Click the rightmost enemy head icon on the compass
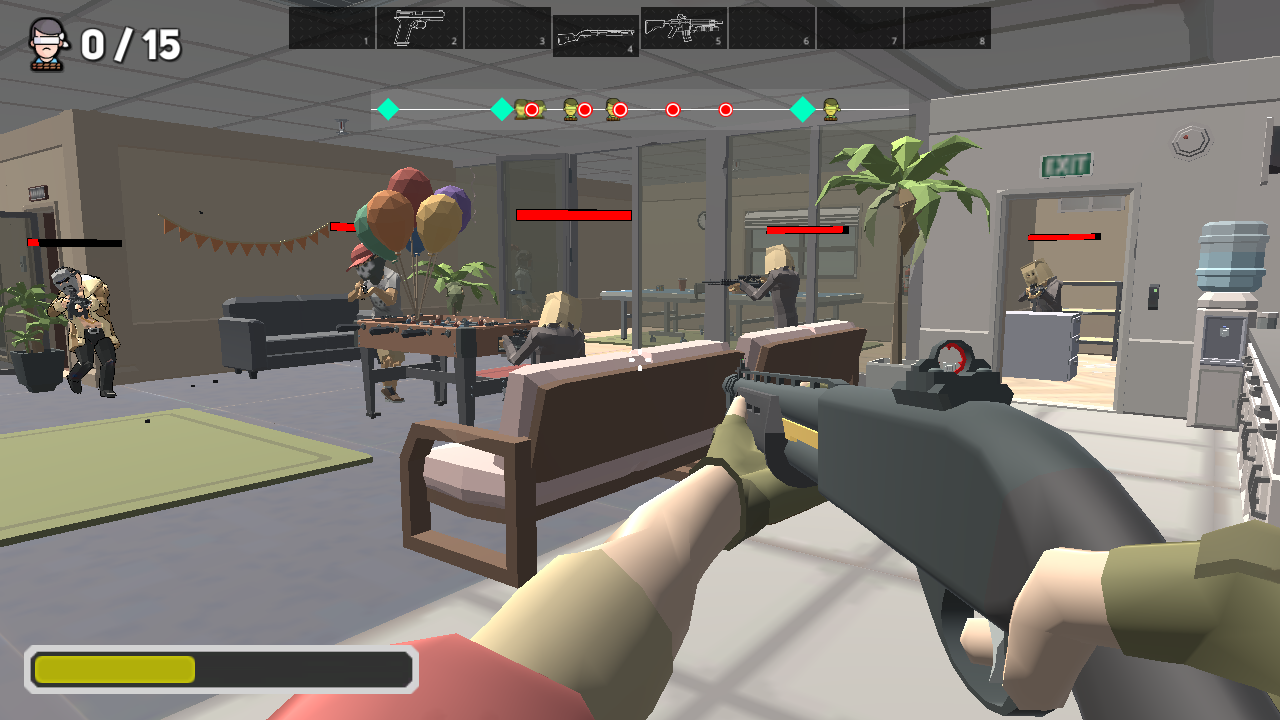The width and height of the screenshot is (1280, 720). tap(831, 110)
